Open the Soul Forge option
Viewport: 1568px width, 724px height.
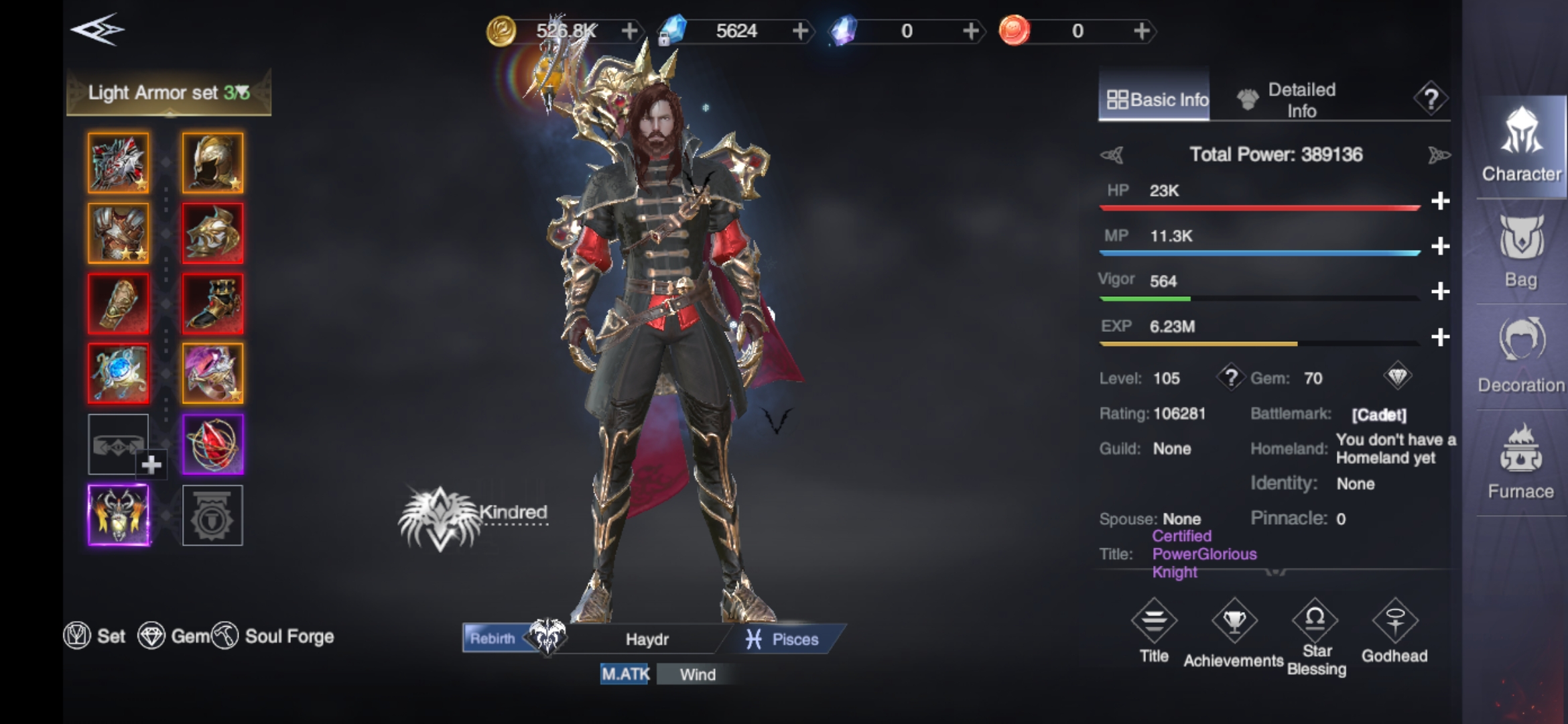(x=274, y=636)
